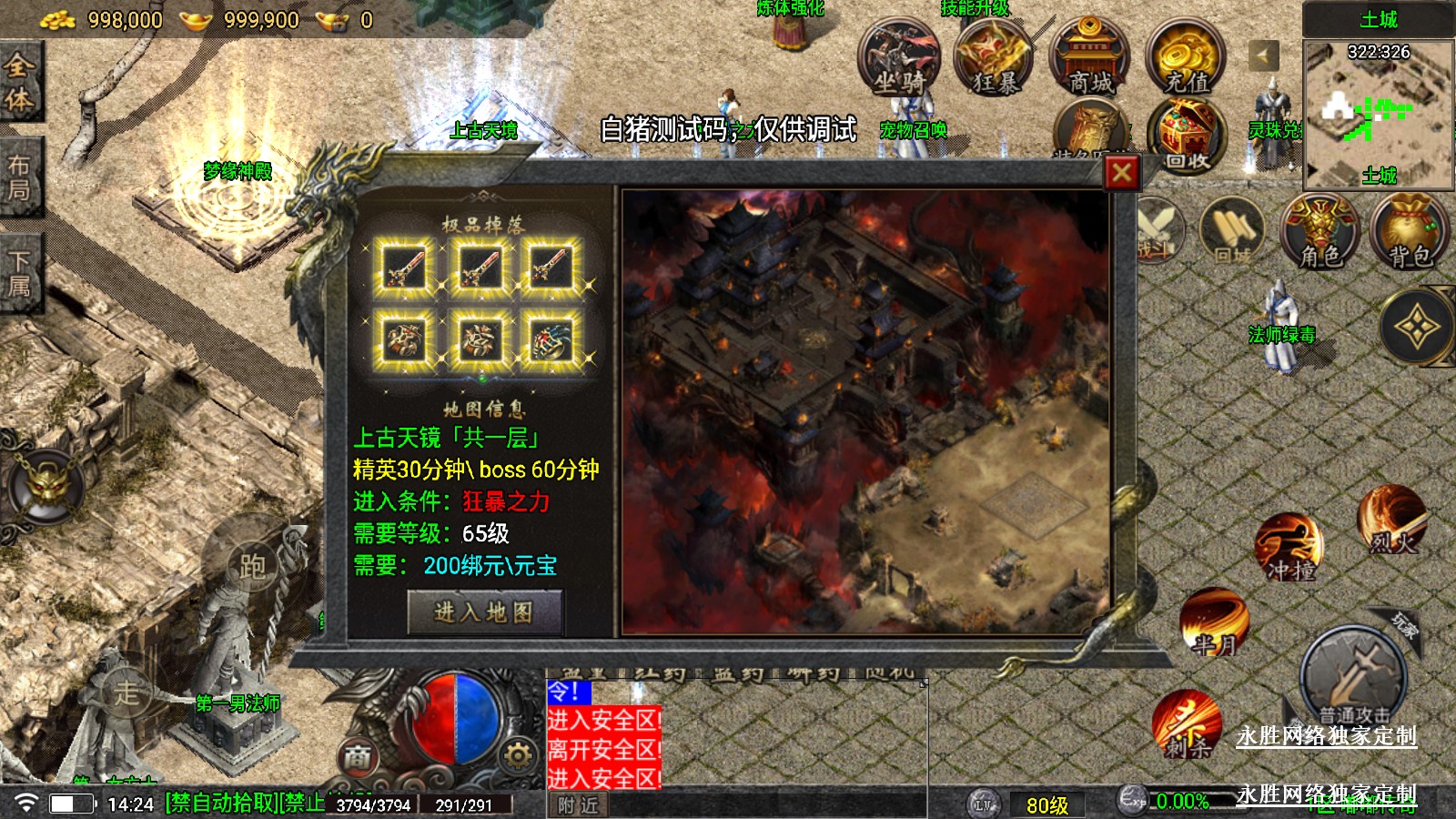
Task: Switch to 走 walk mode
Action: click(126, 692)
